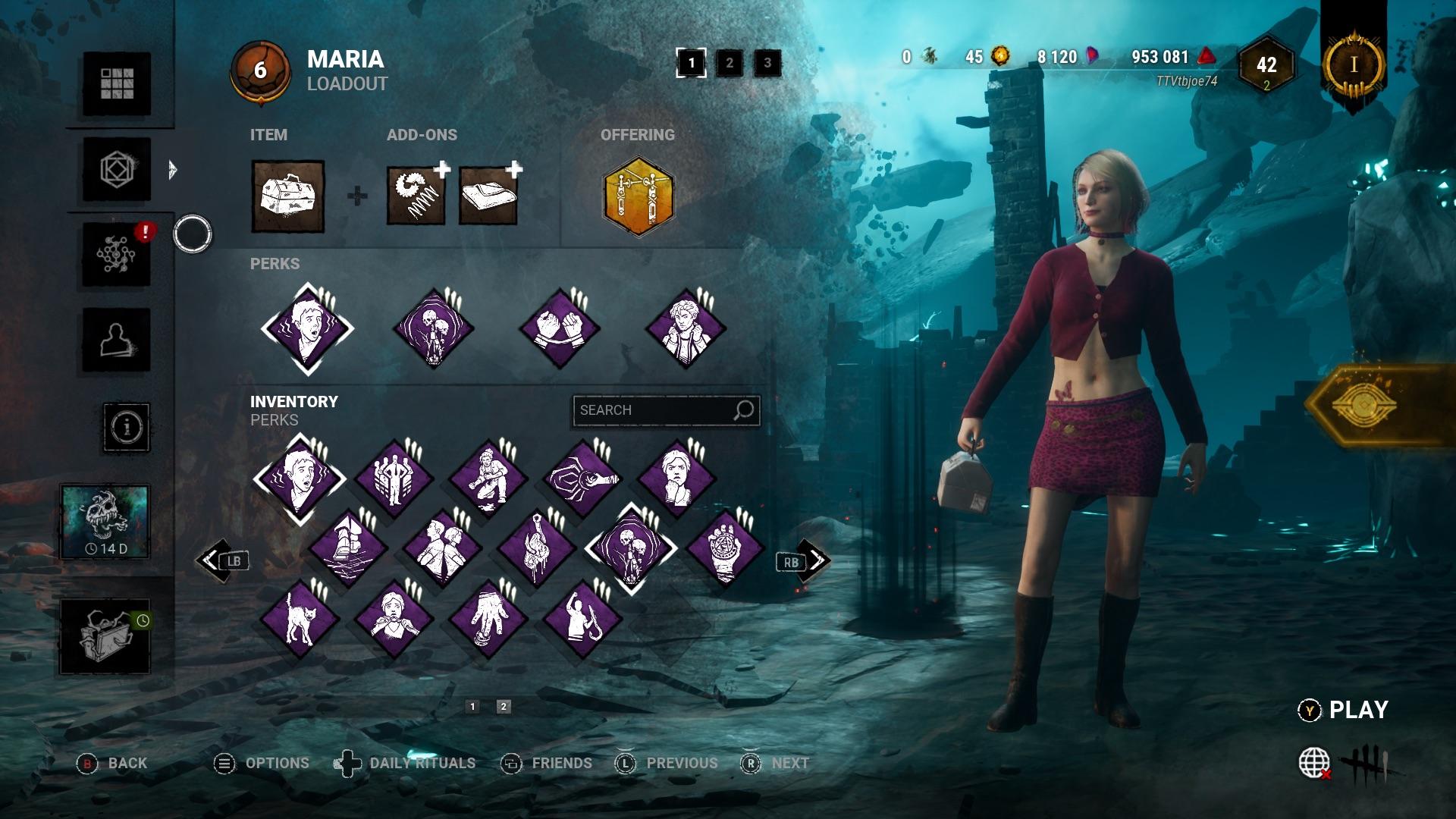Go to next perk inventory page arrow
1456x819 pixels.
(x=814, y=561)
